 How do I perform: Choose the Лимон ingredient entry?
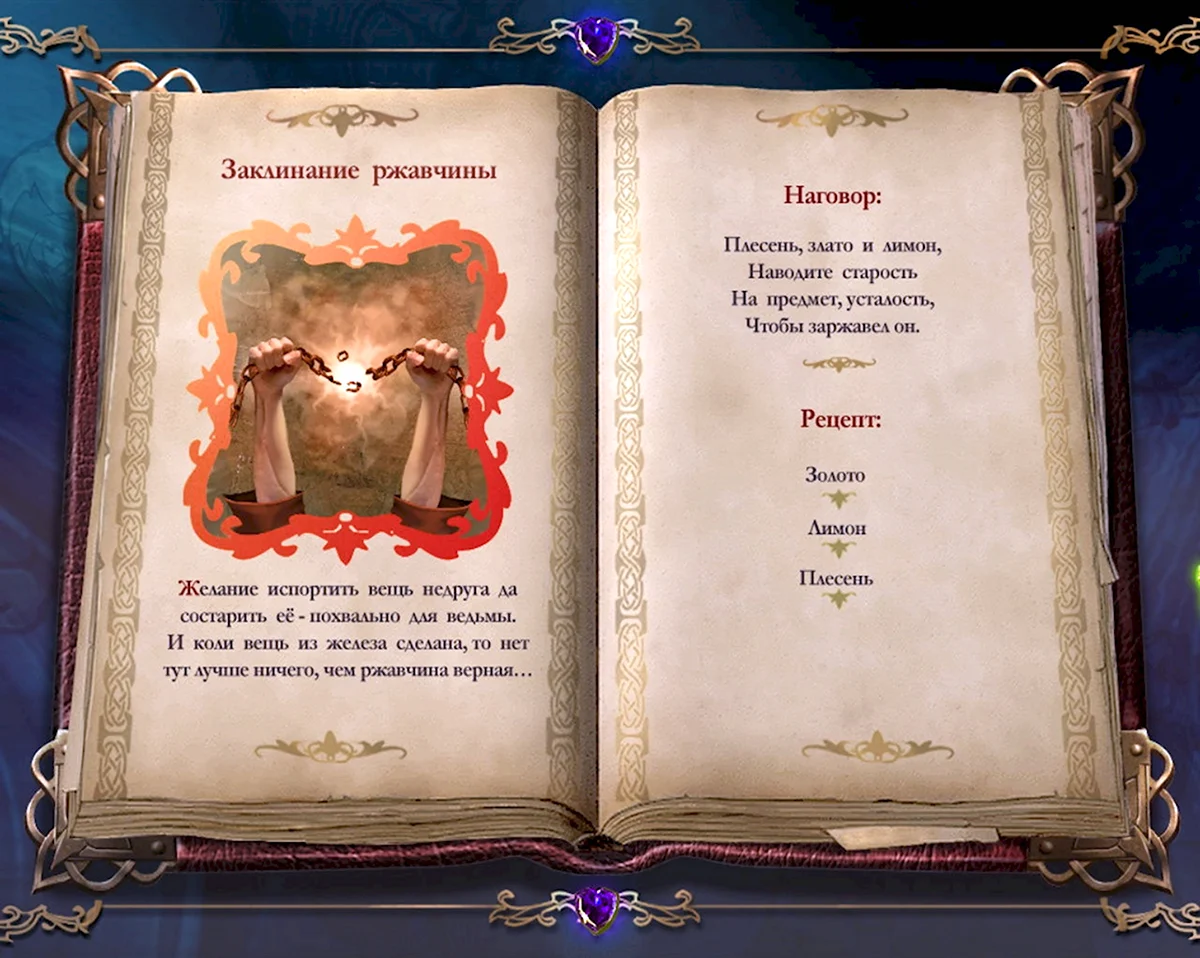point(838,528)
